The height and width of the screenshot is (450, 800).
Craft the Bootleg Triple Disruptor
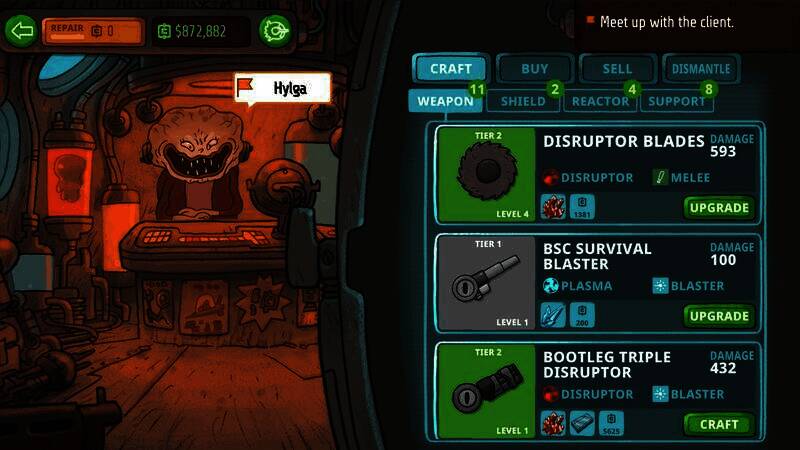718,424
